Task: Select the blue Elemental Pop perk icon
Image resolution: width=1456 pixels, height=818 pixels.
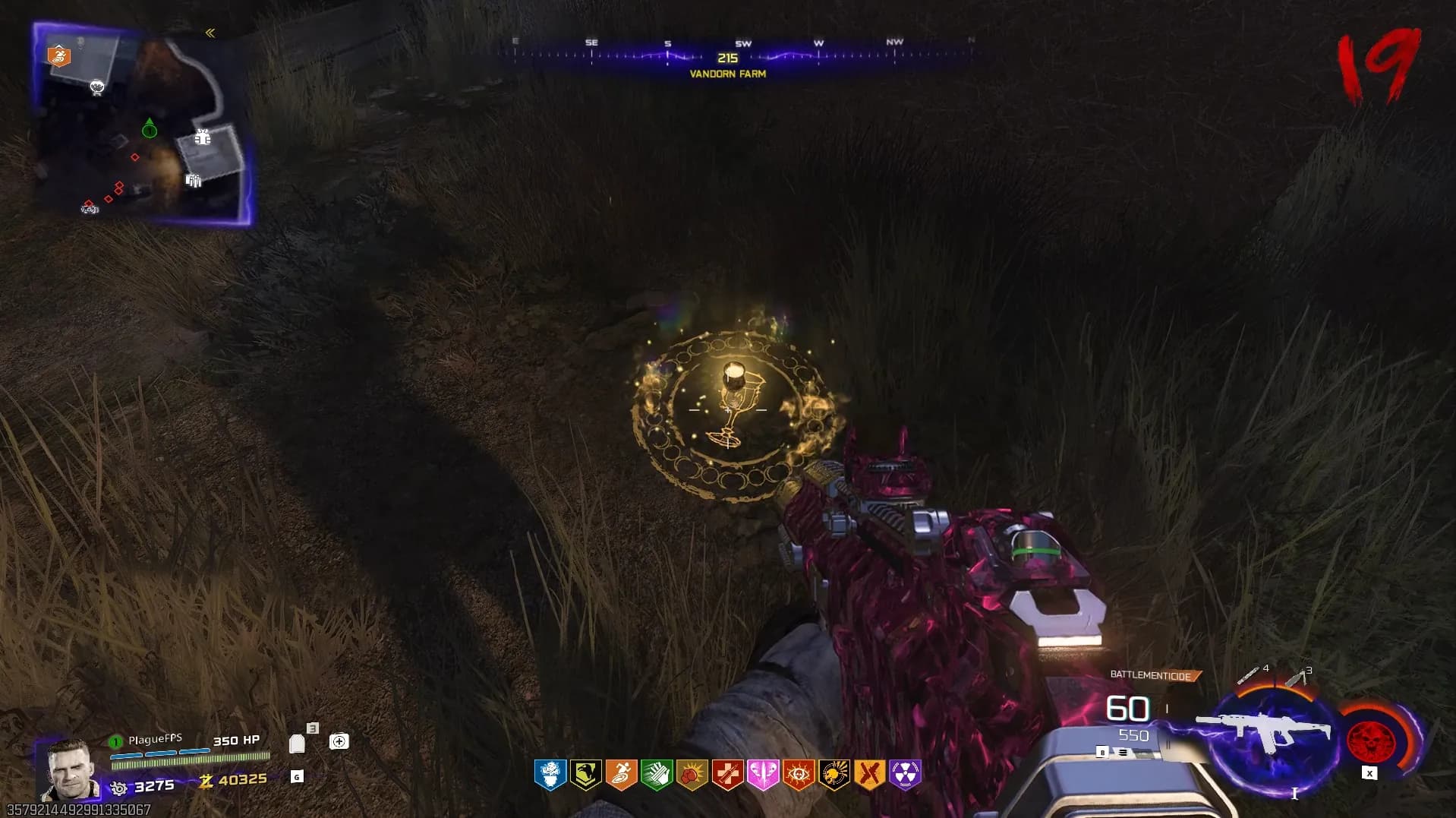Action: coord(550,775)
